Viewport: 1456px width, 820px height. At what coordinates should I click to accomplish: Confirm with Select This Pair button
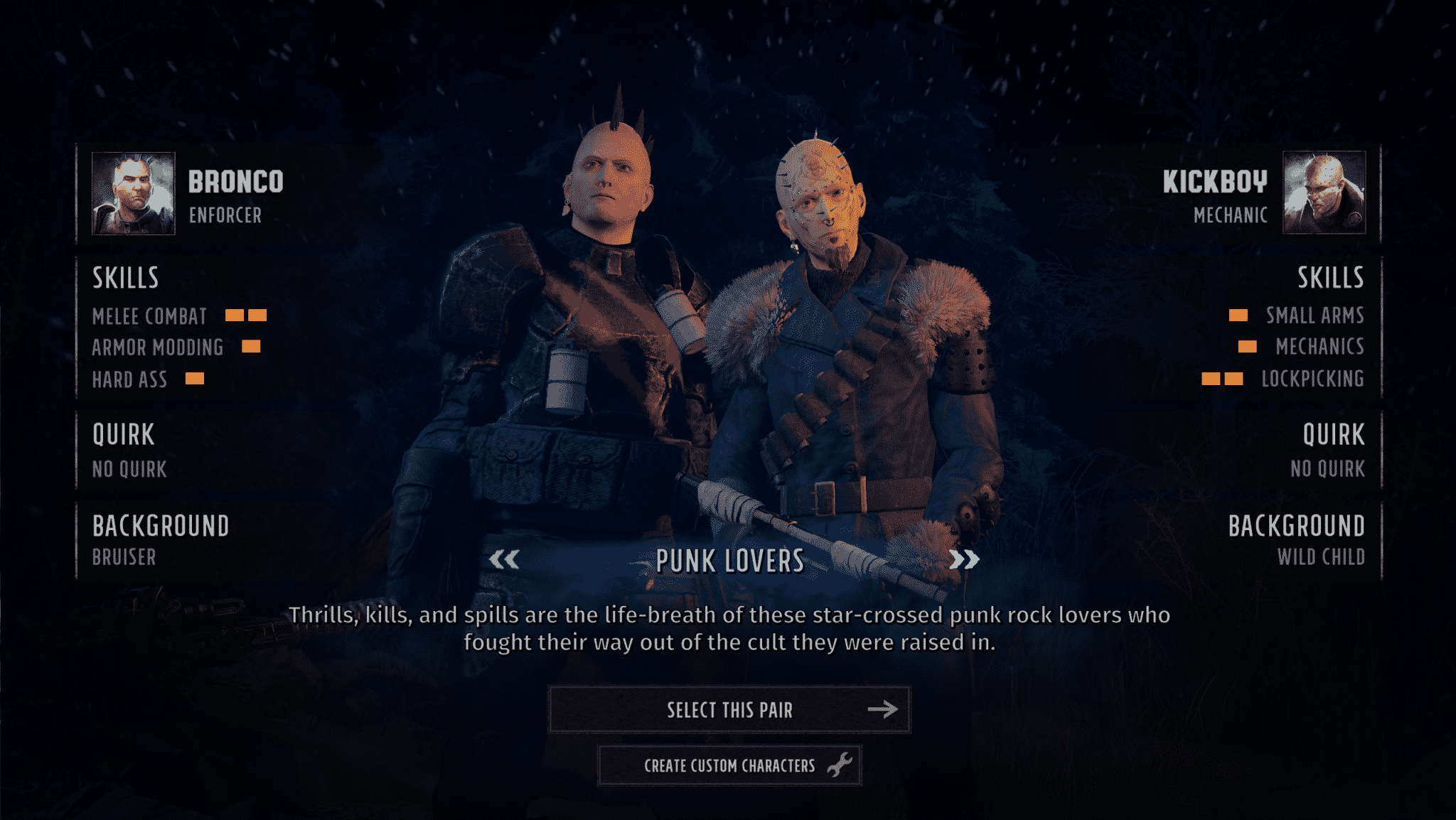[729, 709]
